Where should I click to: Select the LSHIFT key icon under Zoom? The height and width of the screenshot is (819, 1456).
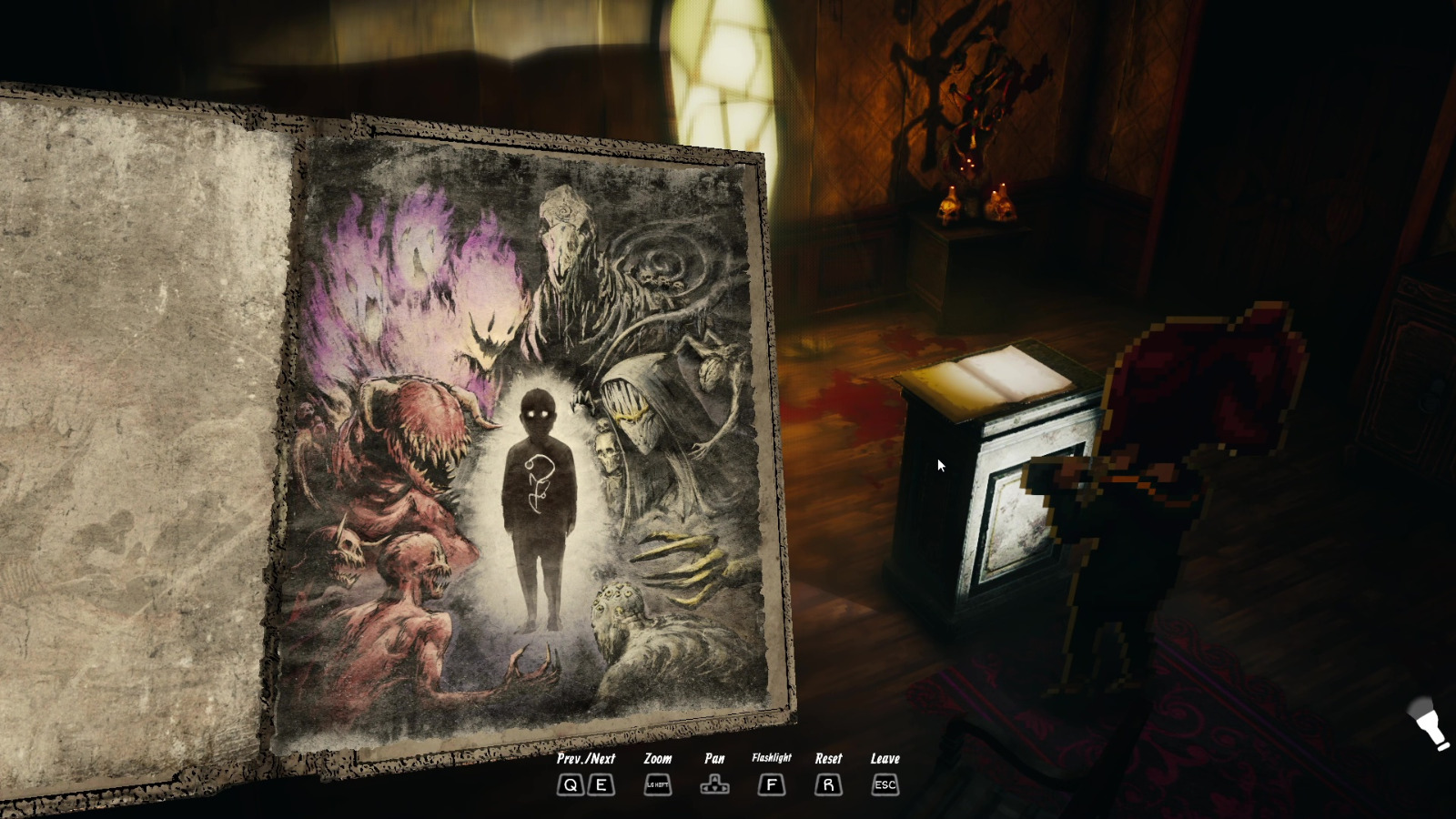coord(657,784)
